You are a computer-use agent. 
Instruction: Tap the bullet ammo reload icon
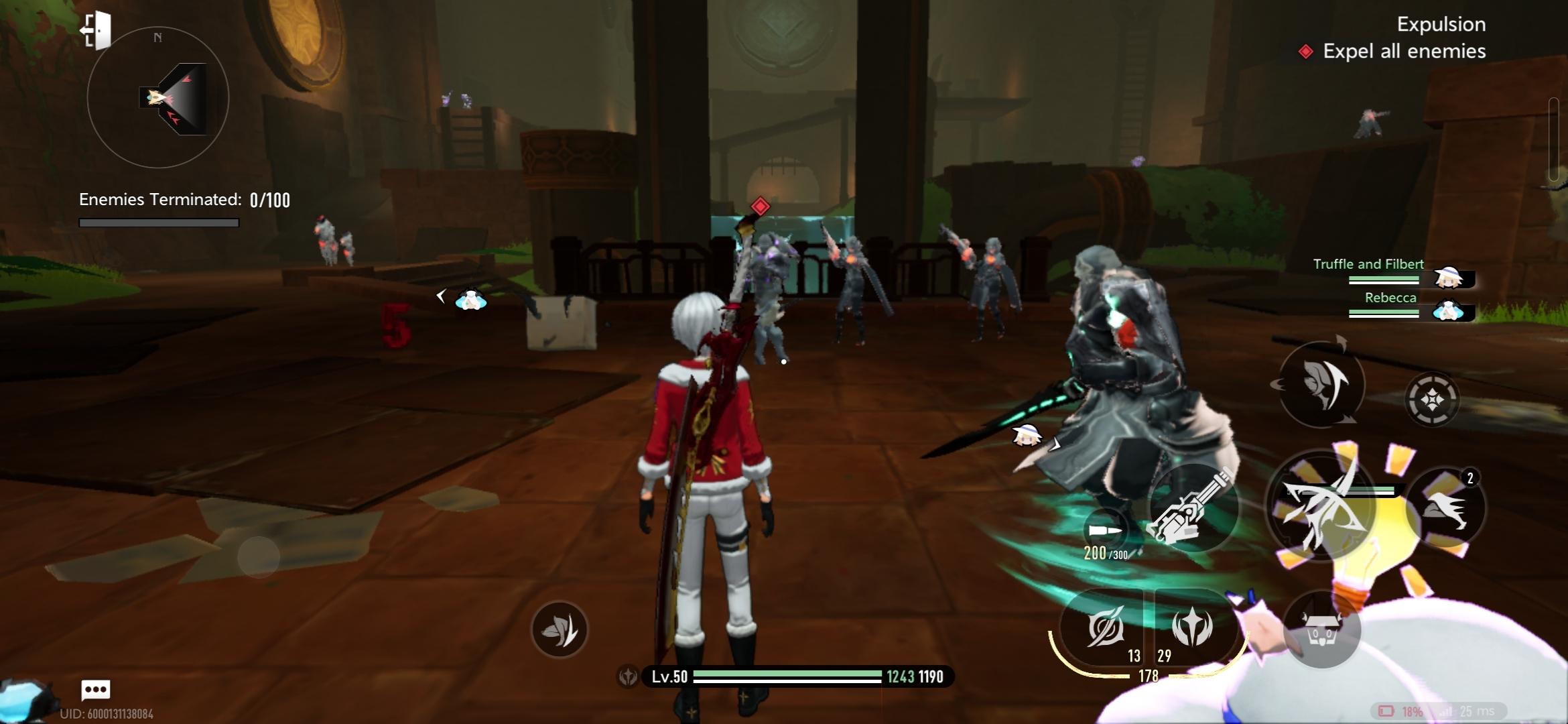[x=1105, y=530]
